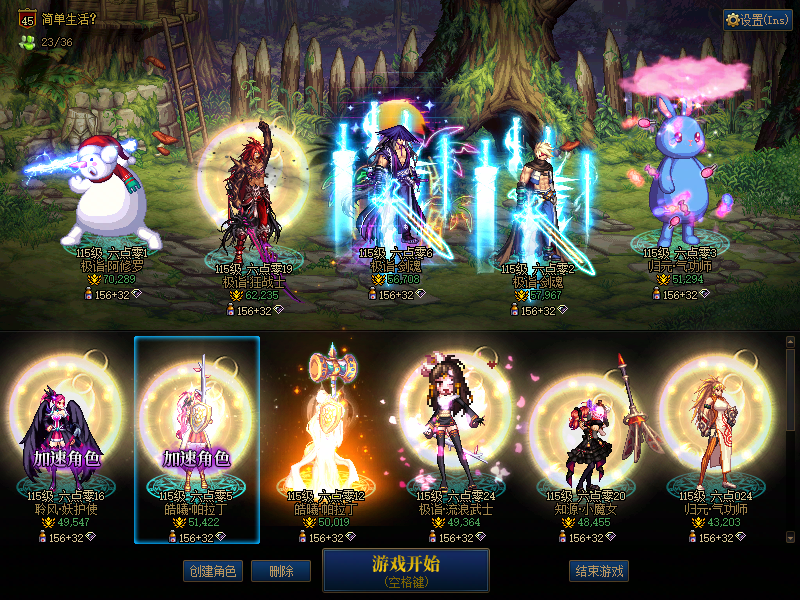Viewport: 800px width, 600px height.
Task: Choose the 知源·小魔女 character
Action: tap(586, 430)
